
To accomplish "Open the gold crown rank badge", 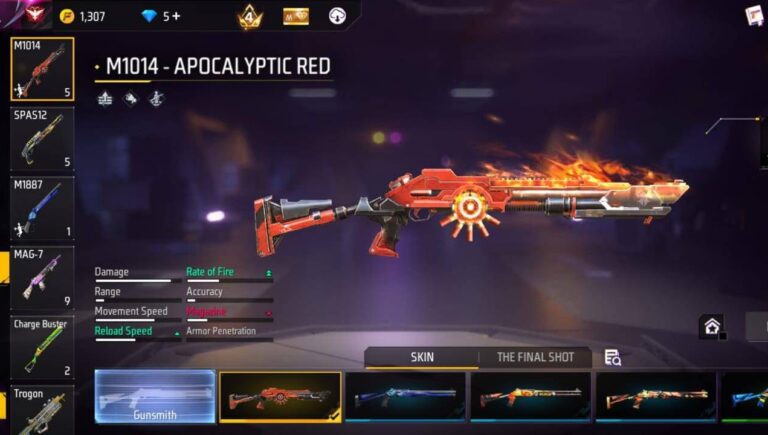I will tap(249, 16).
